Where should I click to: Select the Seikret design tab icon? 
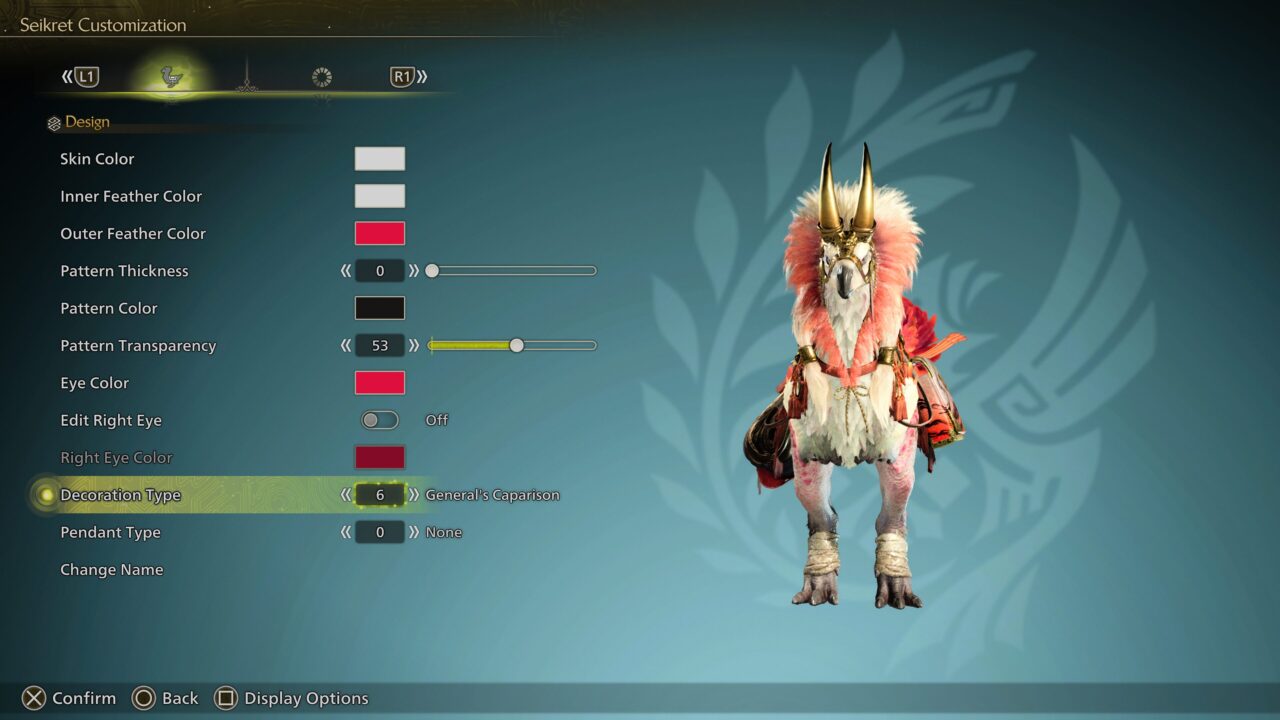click(170, 76)
